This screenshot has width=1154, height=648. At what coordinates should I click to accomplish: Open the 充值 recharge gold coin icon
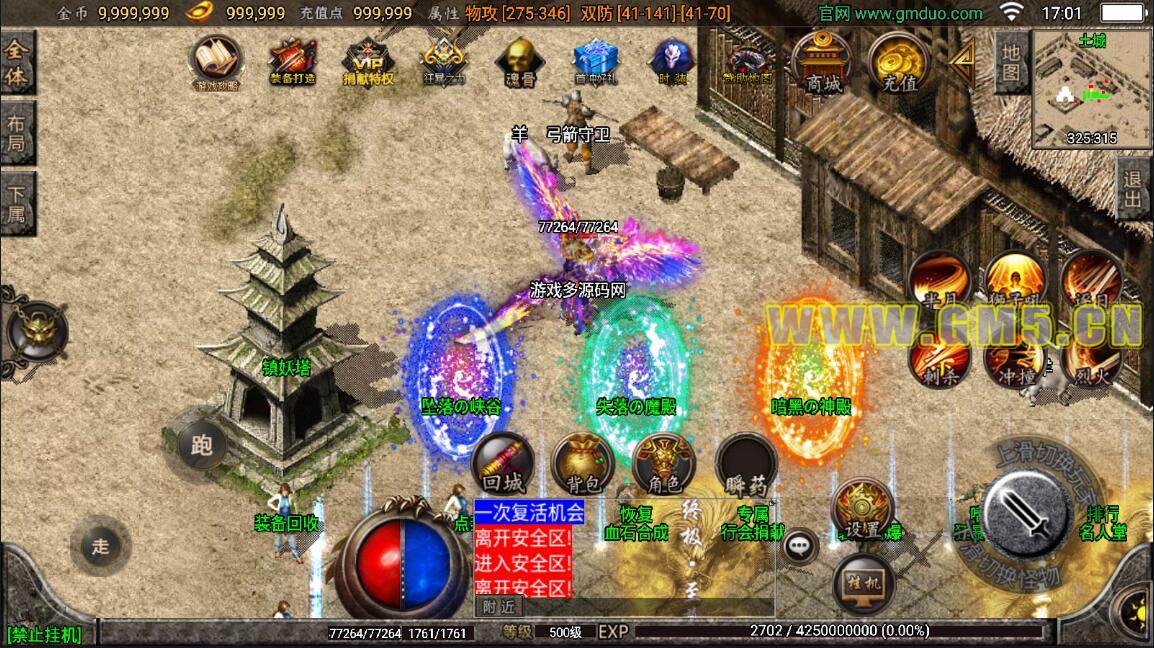click(900, 63)
